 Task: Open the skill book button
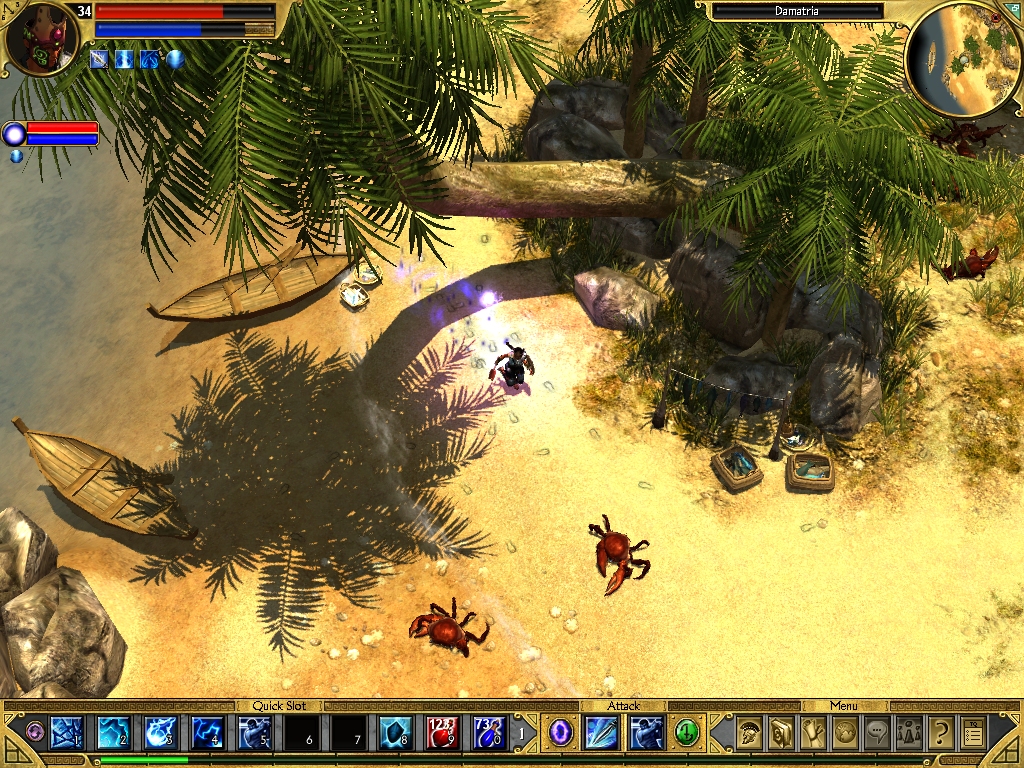tap(781, 733)
